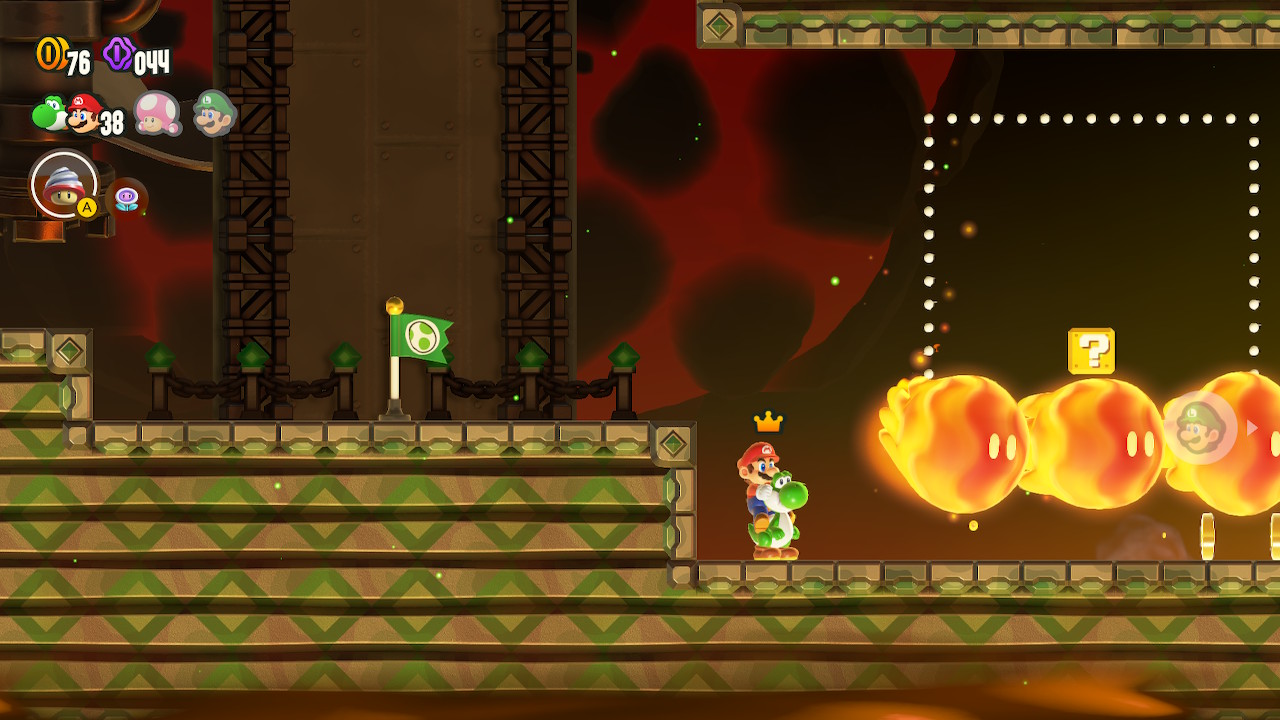Click Mario's head icon beside the lives

[84, 113]
